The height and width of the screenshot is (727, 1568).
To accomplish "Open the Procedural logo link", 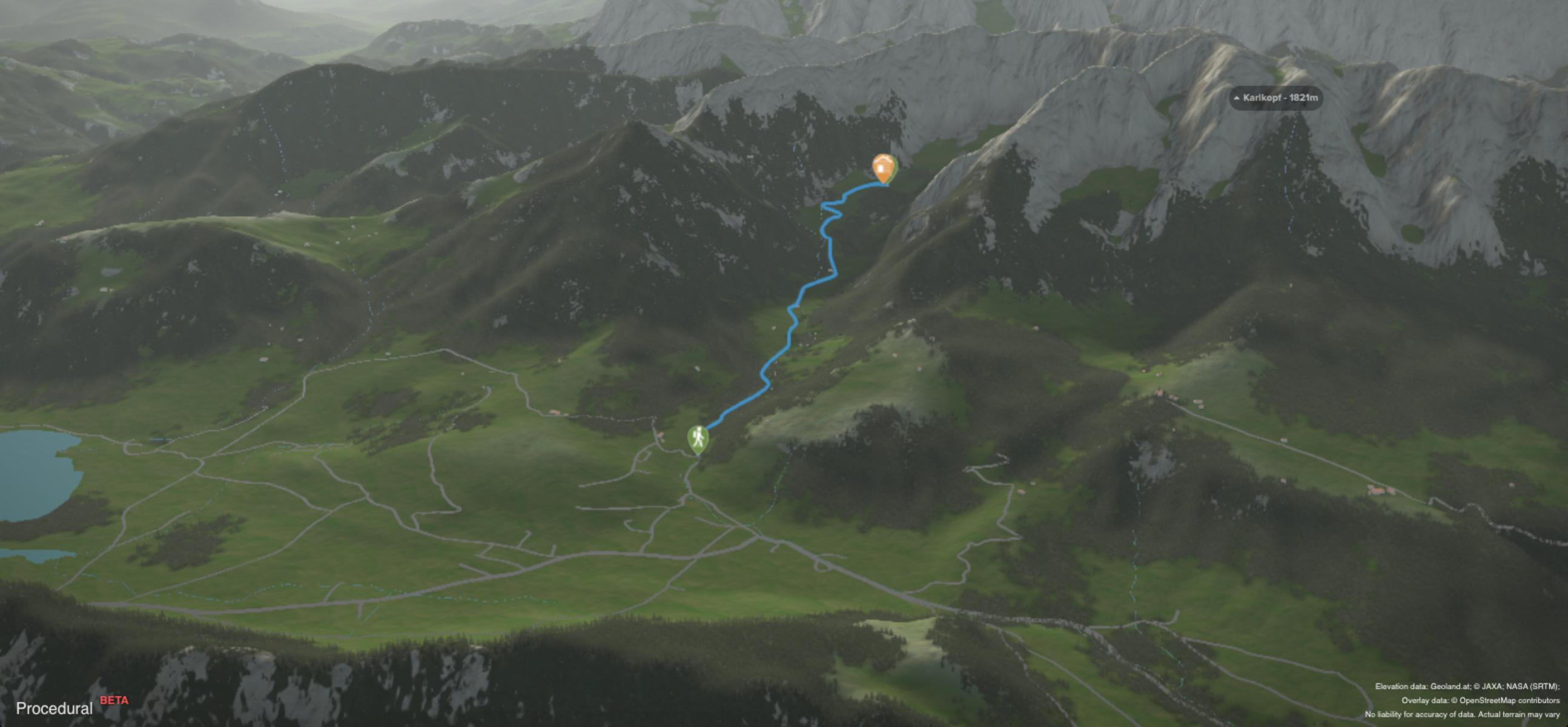I will 55,708.
